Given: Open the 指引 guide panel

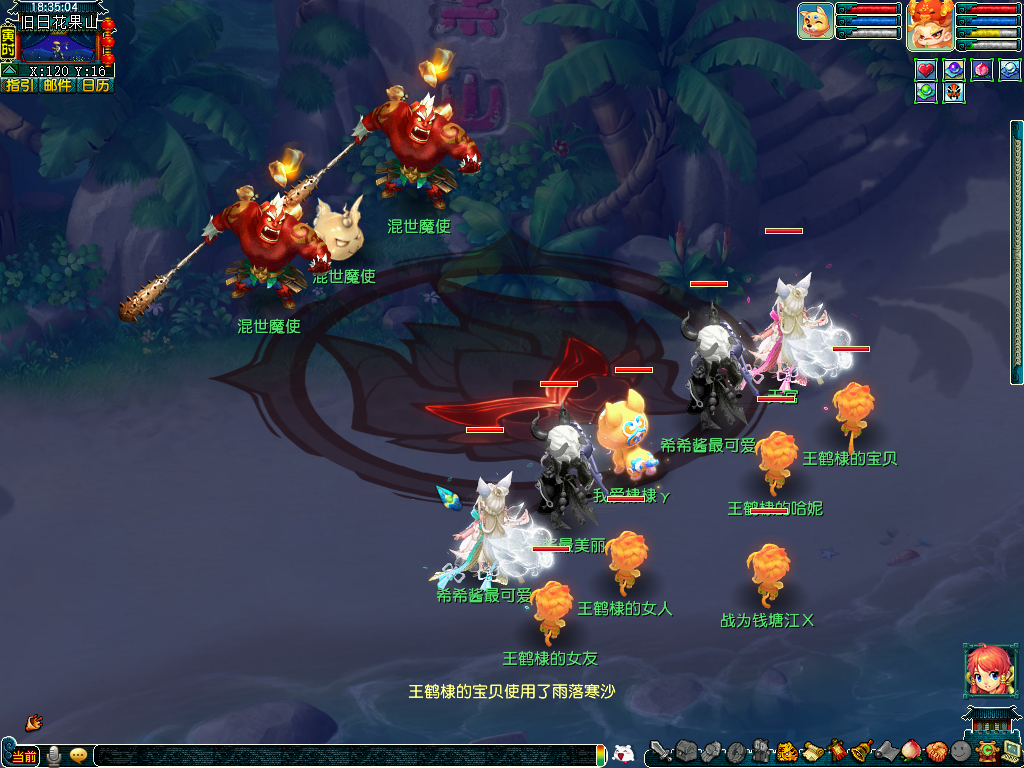Looking at the screenshot, I should point(20,85).
